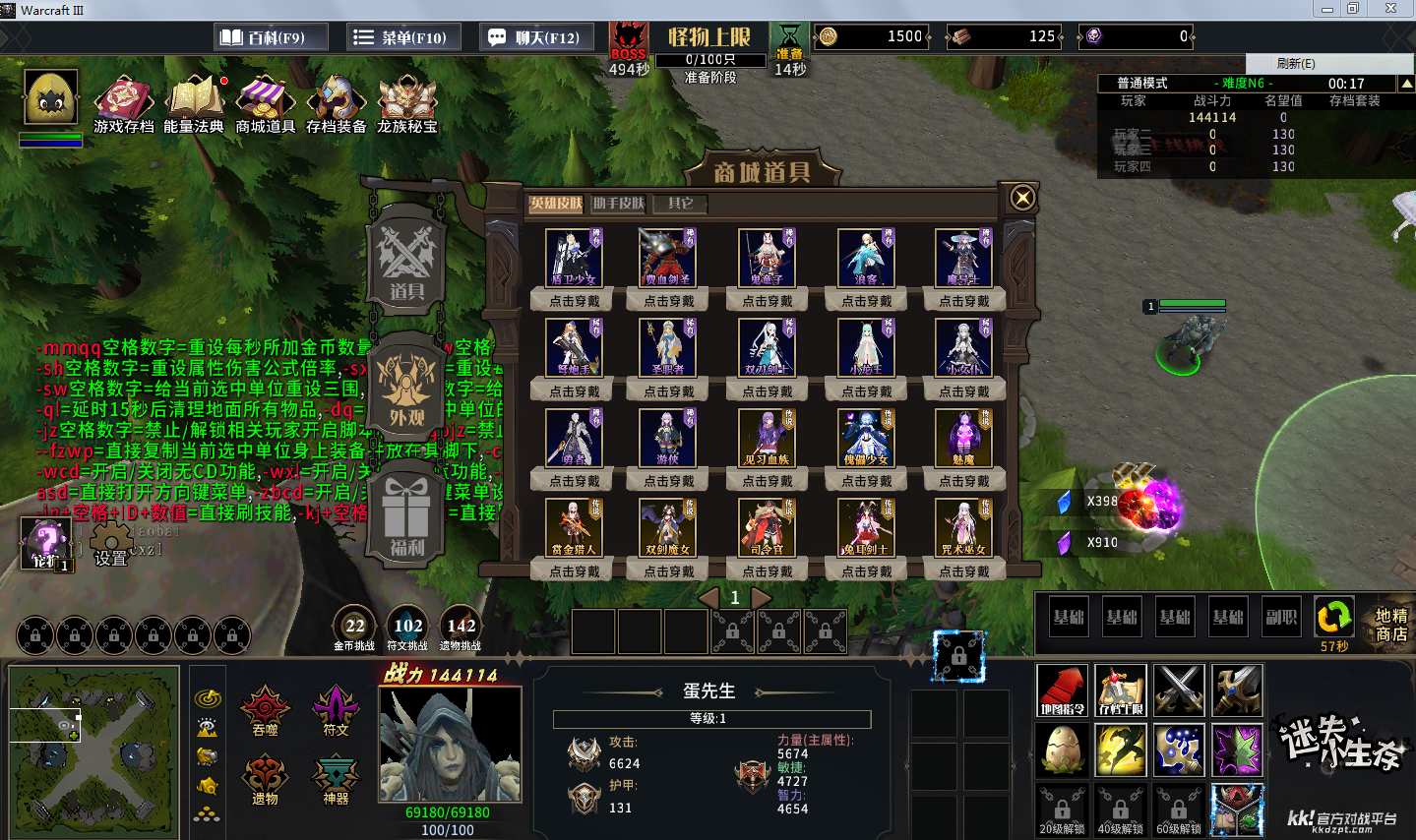
Task: Open the 其它 shop tab
Action: tap(680, 204)
